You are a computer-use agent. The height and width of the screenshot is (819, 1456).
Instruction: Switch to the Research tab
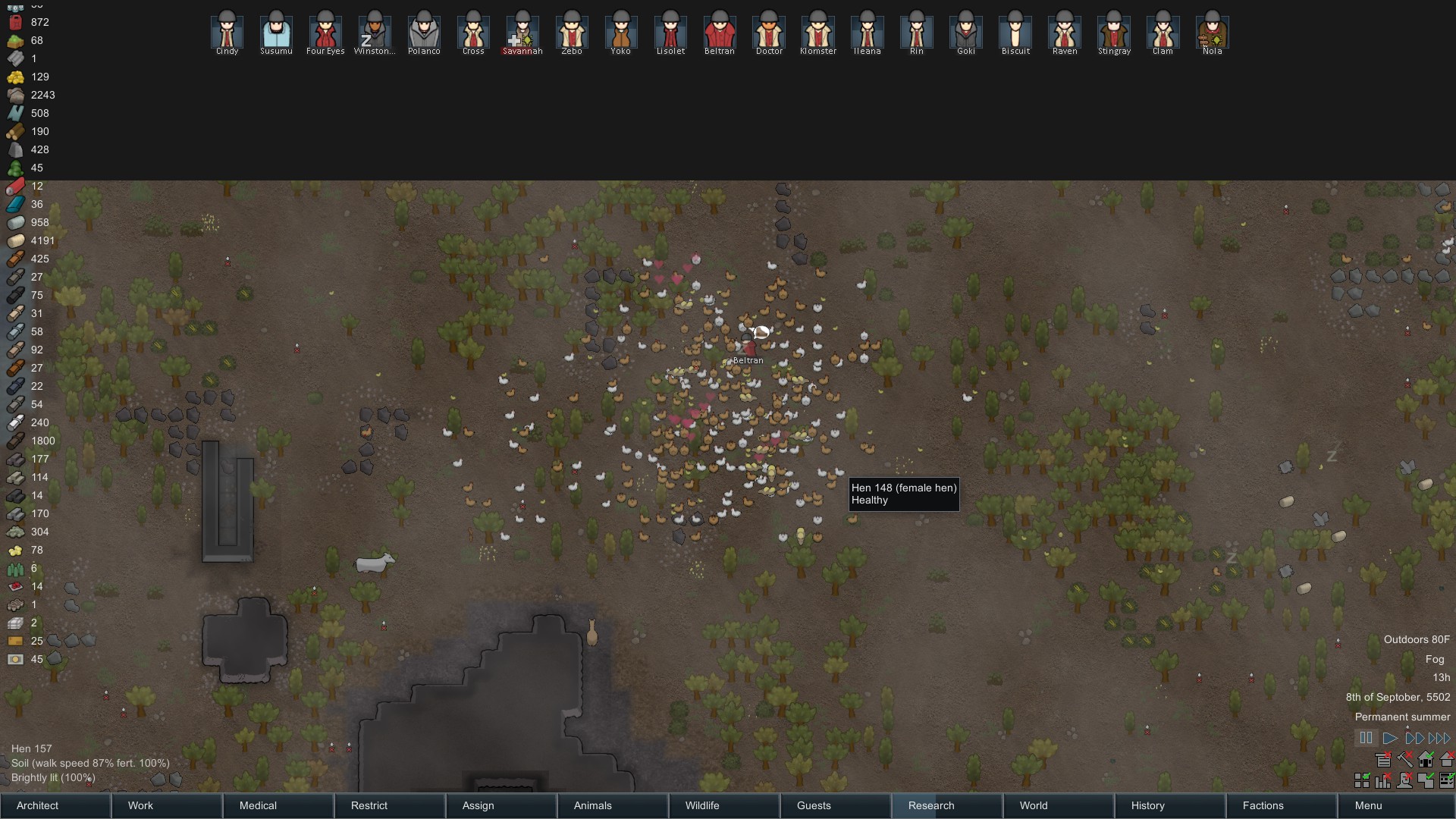tap(930, 806)
